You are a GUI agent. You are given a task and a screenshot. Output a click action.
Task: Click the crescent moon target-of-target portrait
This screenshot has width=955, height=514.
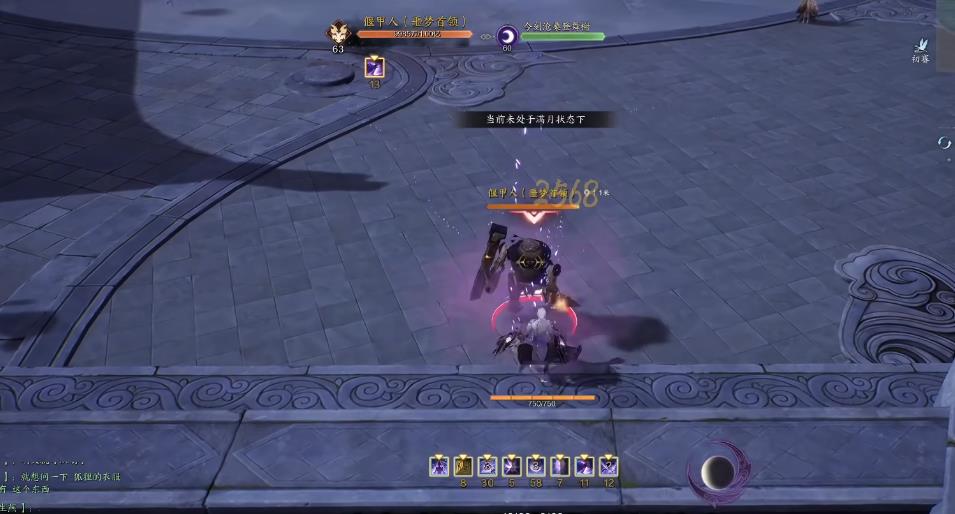click(507, 36)
